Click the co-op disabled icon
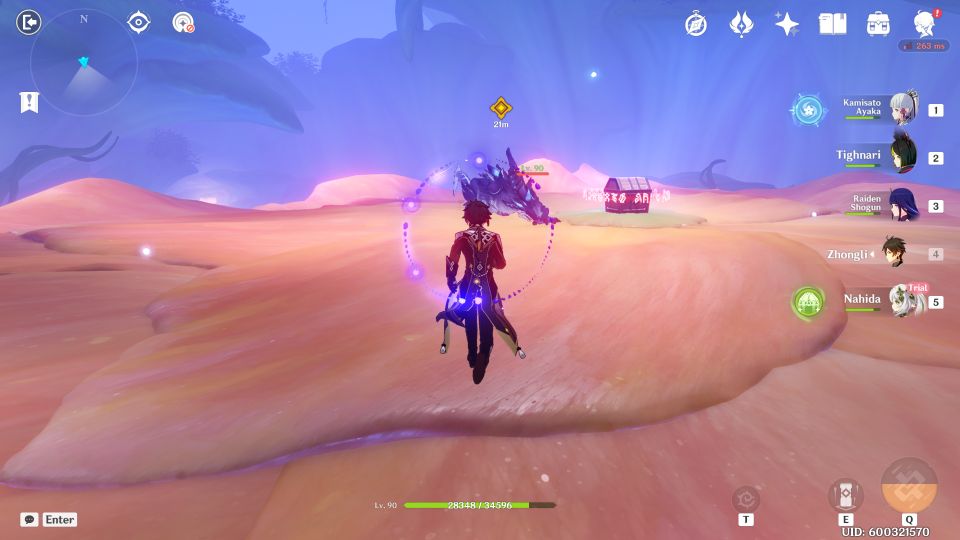 [x=183, y=22]
